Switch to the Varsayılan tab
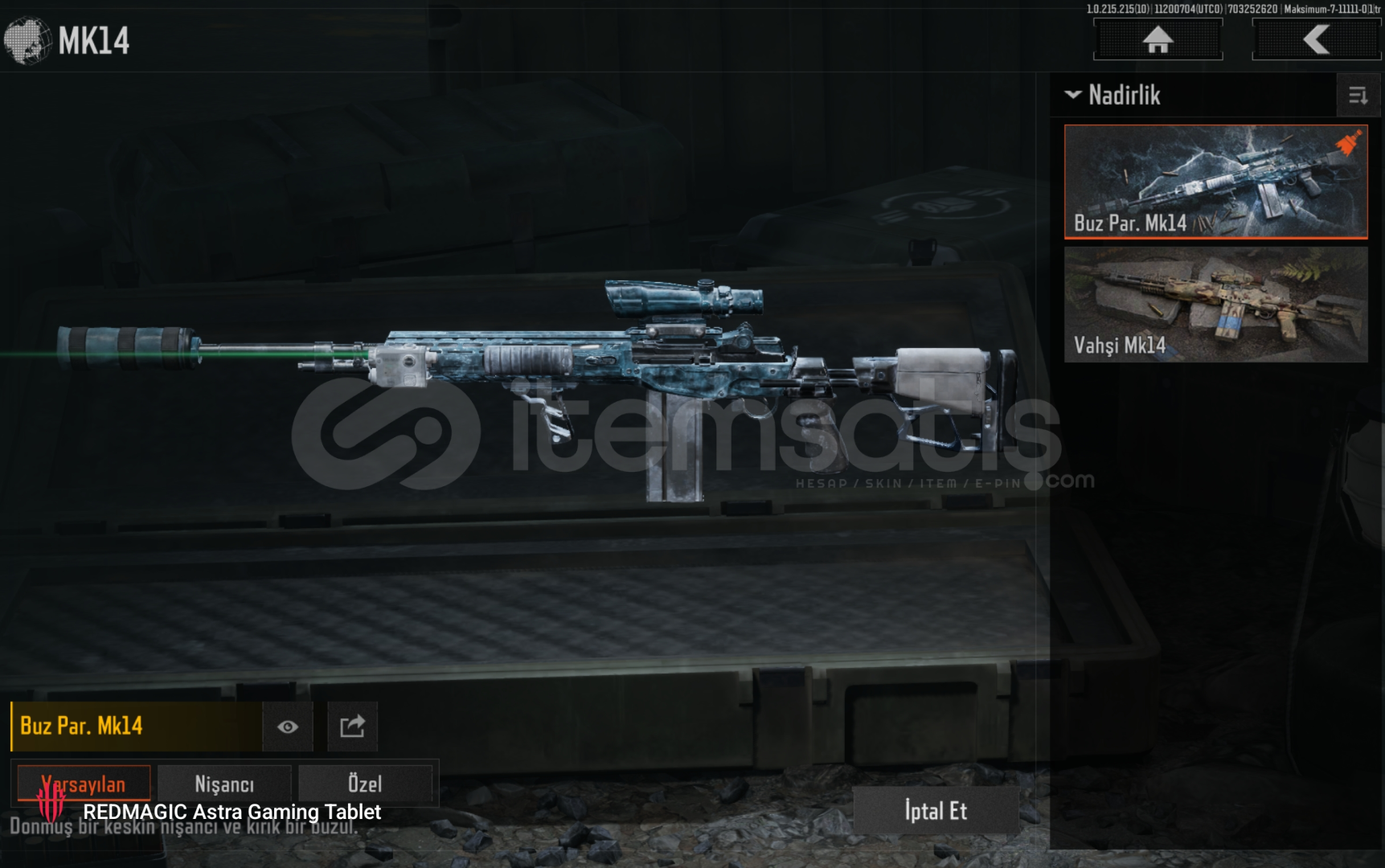Viewport: 1385px width, 868px height. pyautogui.click(x=84, y=784)
